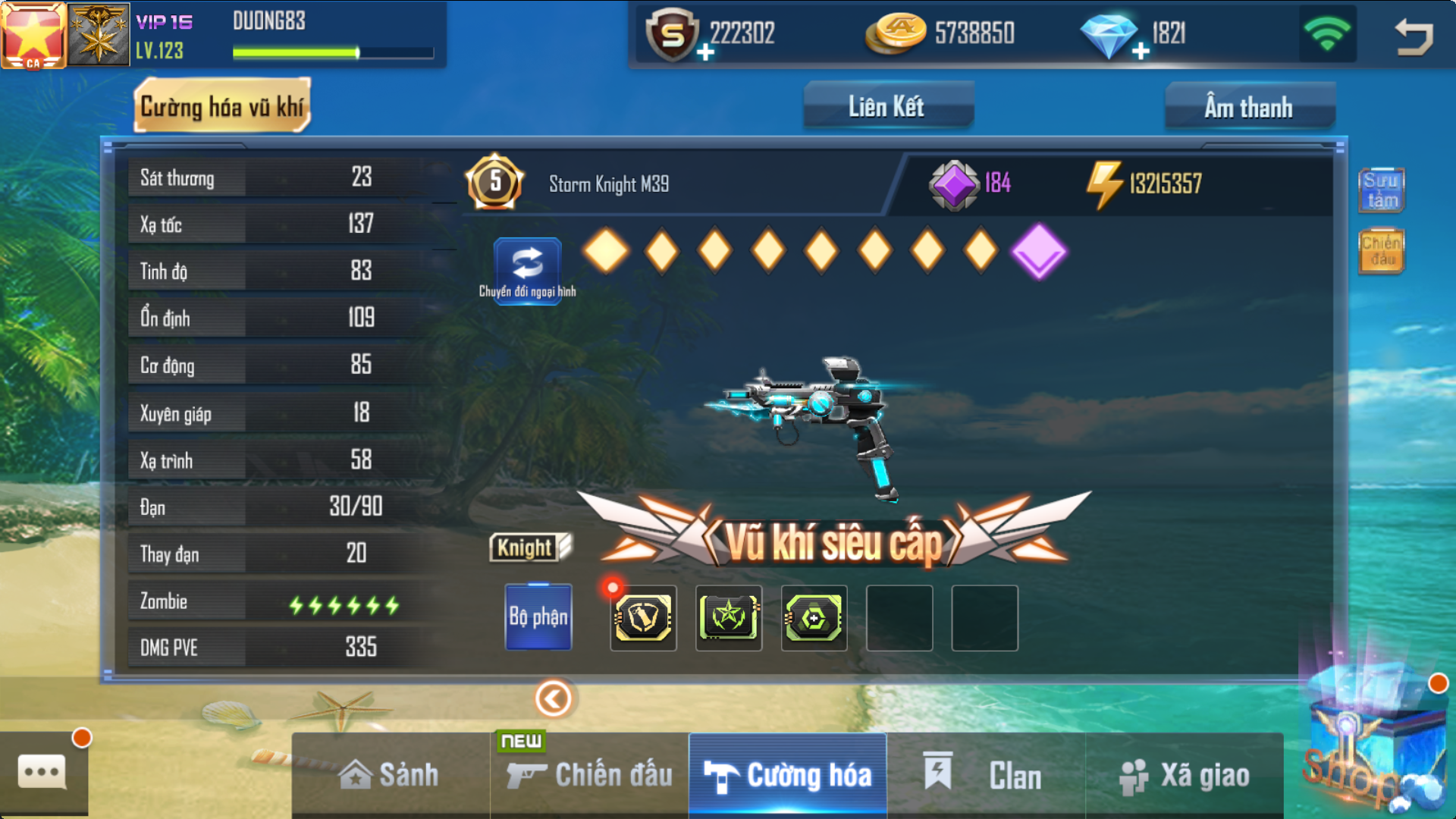Add more S coins with plus
1456x819 pixels.
point(705,52)
